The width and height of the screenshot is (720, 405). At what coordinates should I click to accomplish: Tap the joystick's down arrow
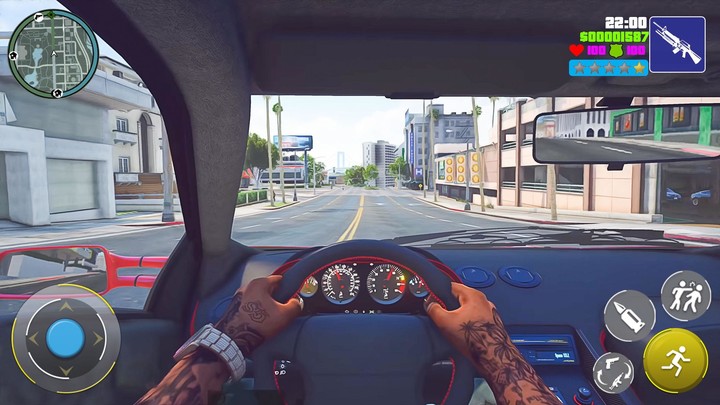[x=66, y=373]
